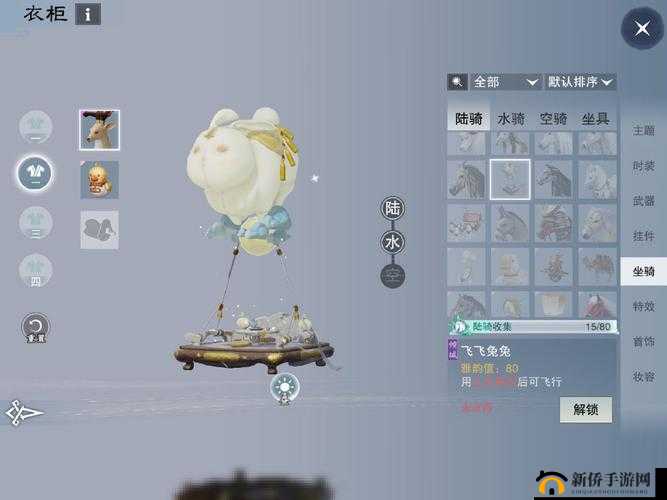Toggle the 水 water preview button
667x500 pixels.
click(x=393, y=242)
